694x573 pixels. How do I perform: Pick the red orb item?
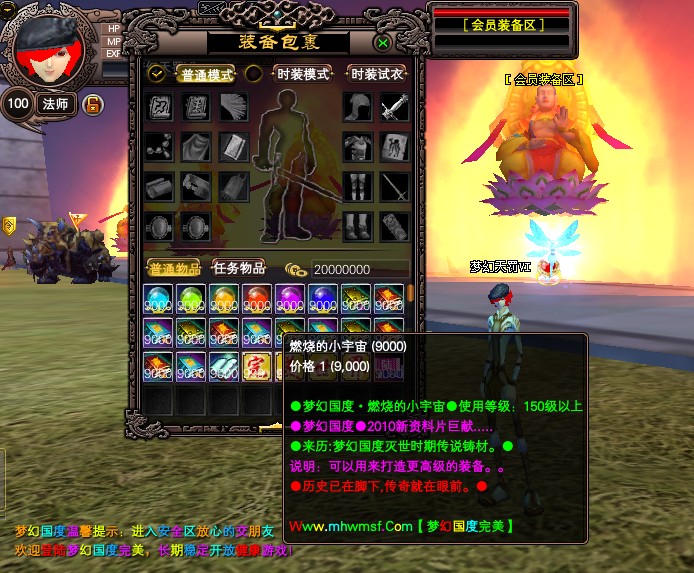[256, 299]
